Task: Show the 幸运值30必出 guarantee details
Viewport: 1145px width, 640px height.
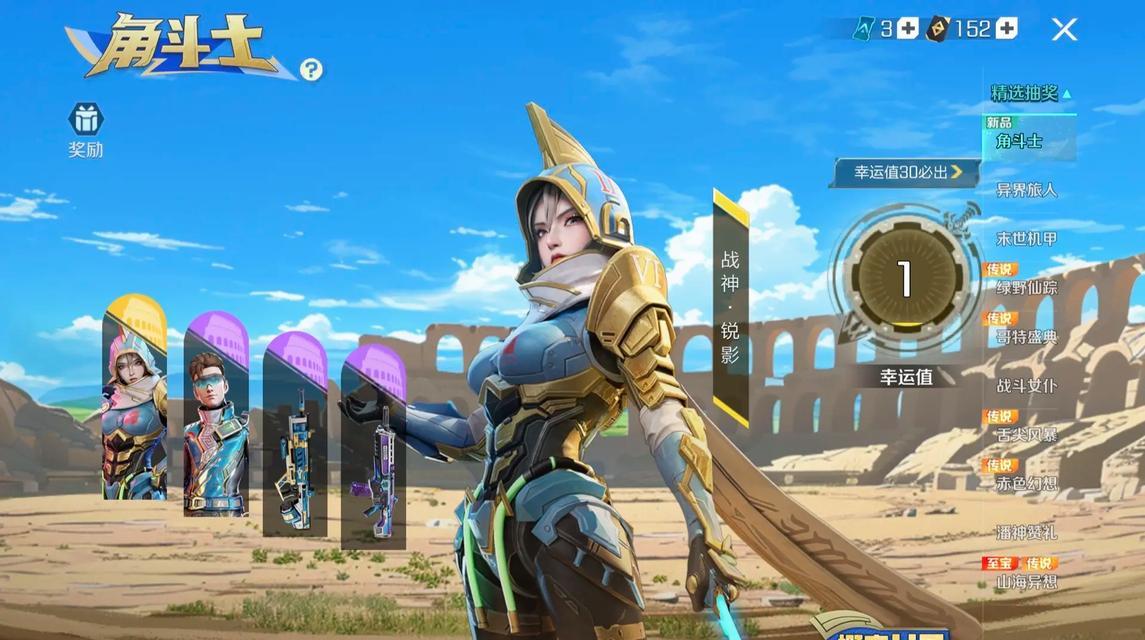Action: (x=905, y=172)
